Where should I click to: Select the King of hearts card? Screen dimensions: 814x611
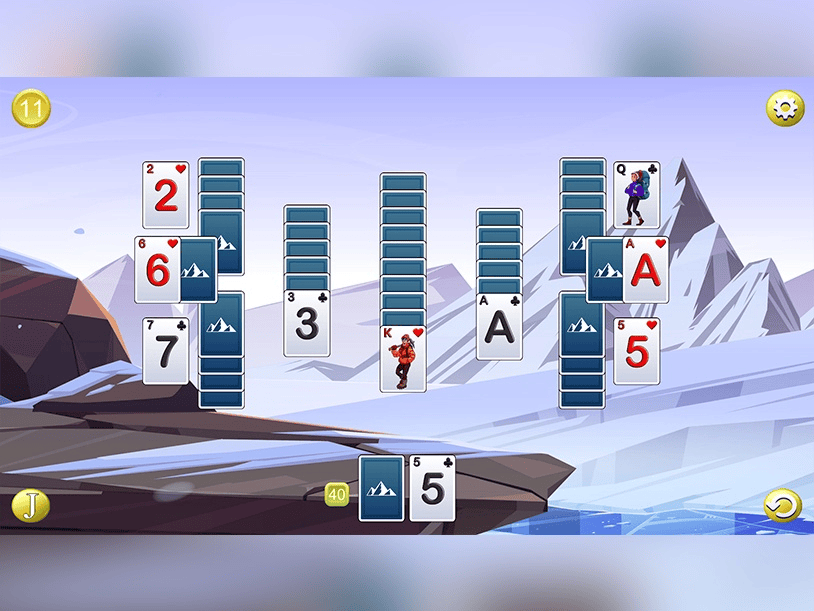tap(403, 358)
